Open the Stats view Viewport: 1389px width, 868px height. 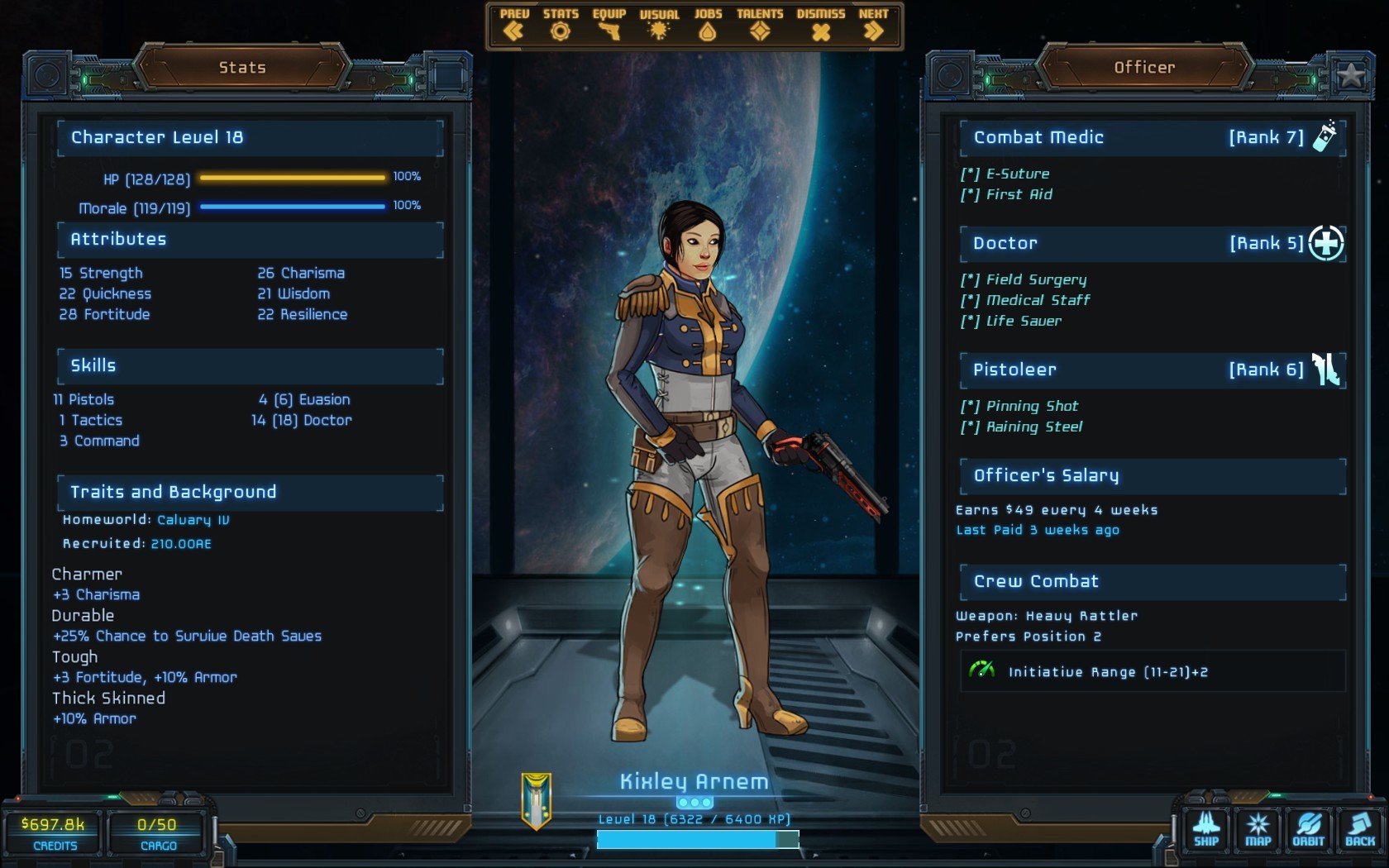point(561,26)
